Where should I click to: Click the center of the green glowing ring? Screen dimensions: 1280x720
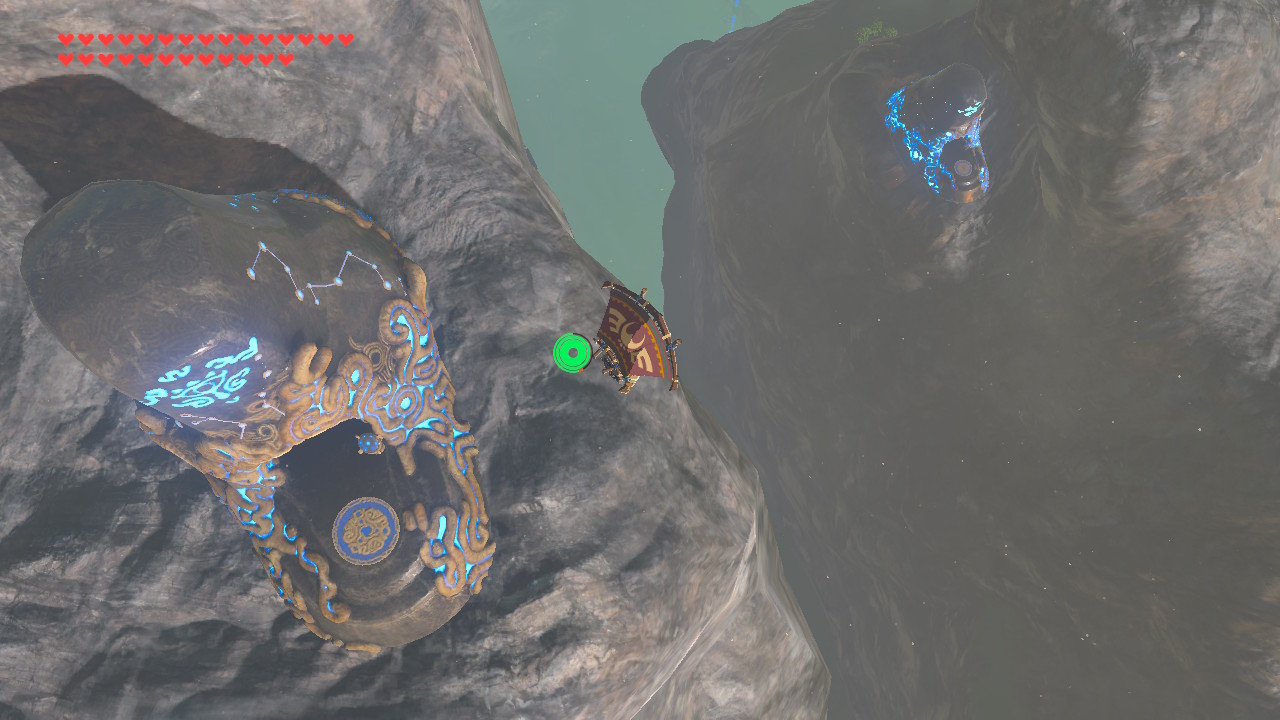(572, 352)
